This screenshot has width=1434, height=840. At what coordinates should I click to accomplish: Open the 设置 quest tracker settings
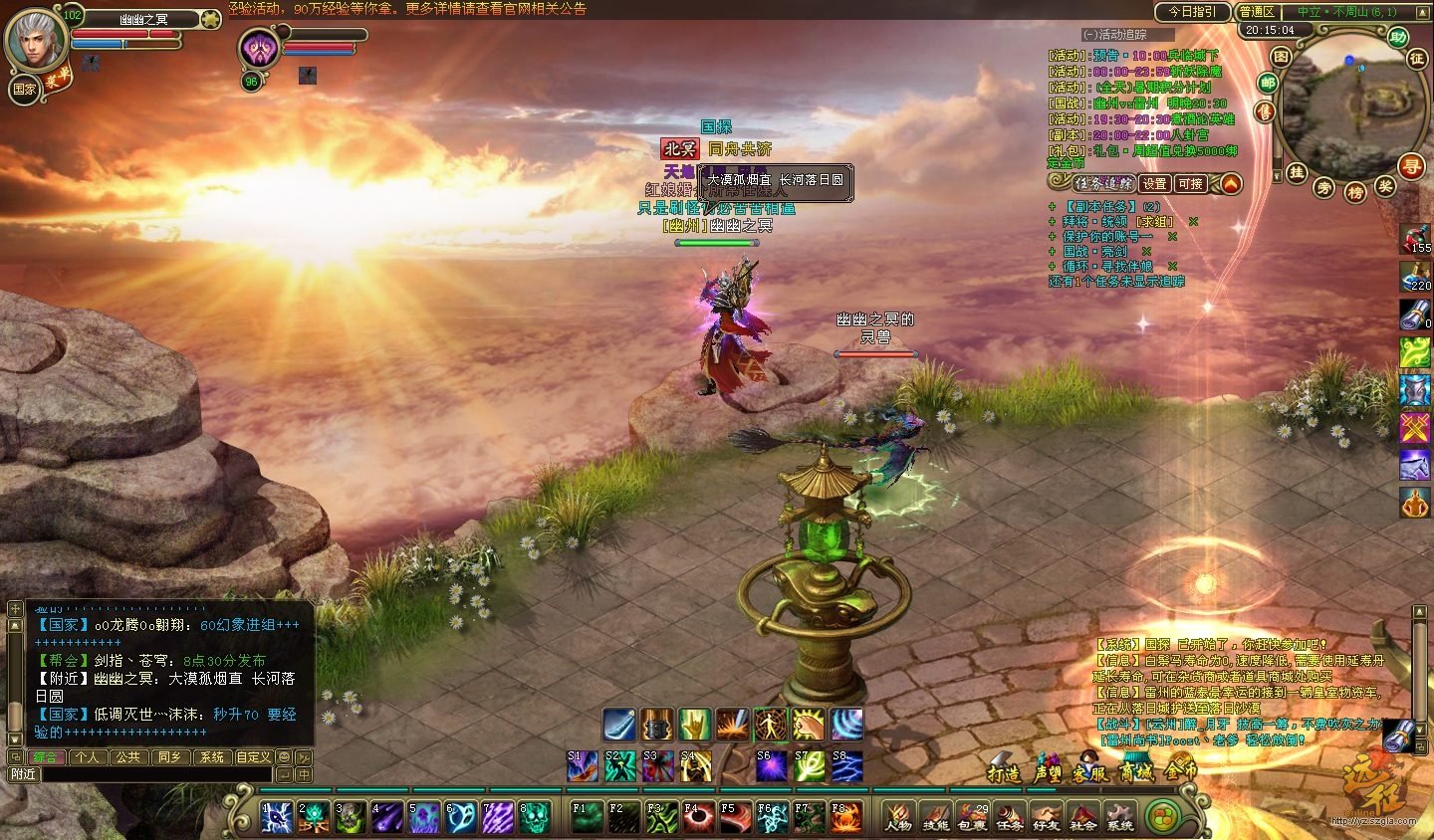(1154, 184)
